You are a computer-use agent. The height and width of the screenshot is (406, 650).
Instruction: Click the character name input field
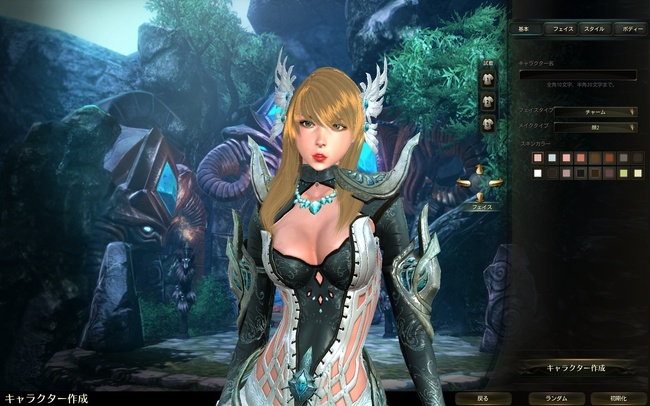click(577, 75)
